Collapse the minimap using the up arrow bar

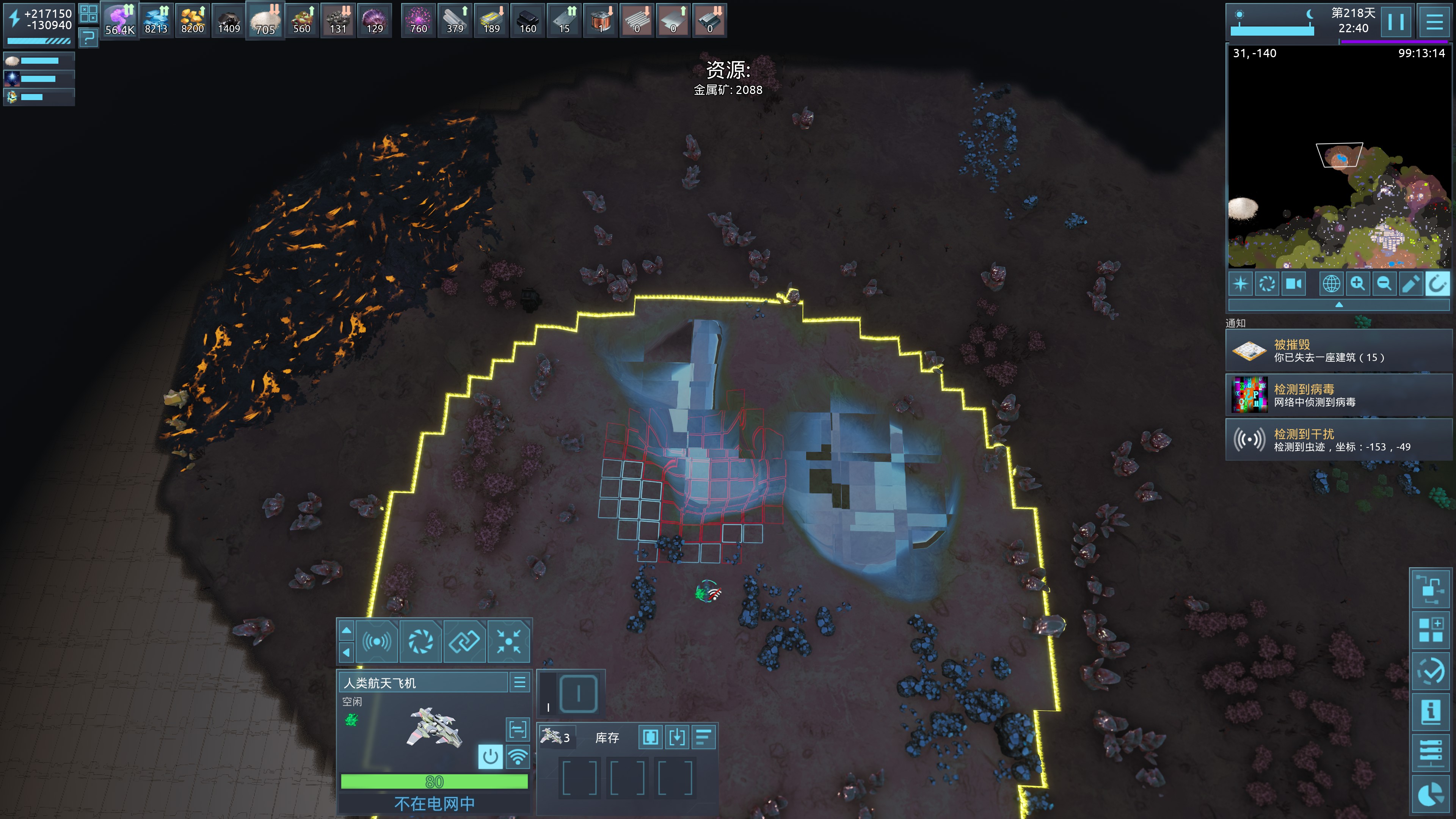tap(1338, 304)
